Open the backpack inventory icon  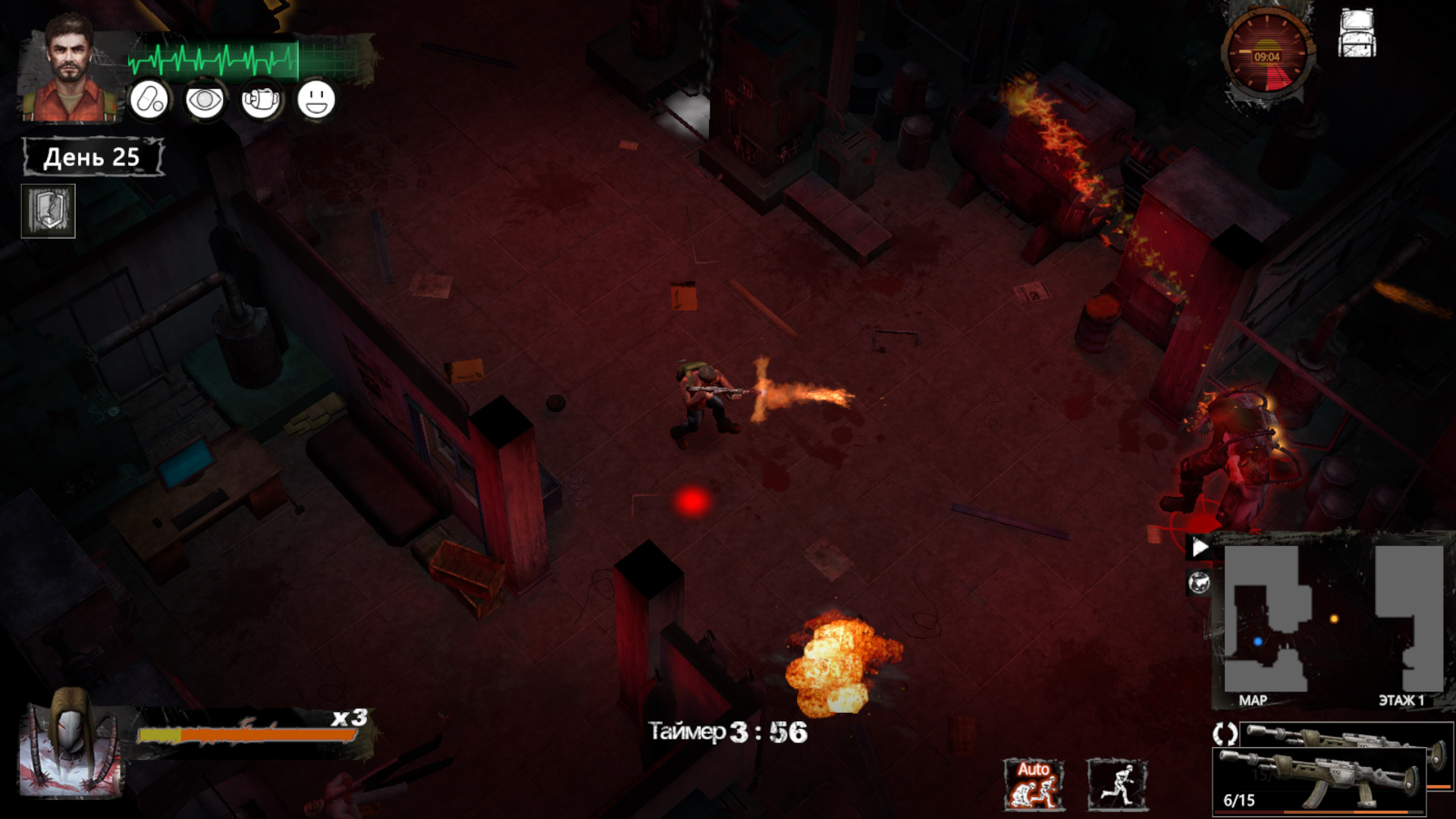(x=1357, y=34)
